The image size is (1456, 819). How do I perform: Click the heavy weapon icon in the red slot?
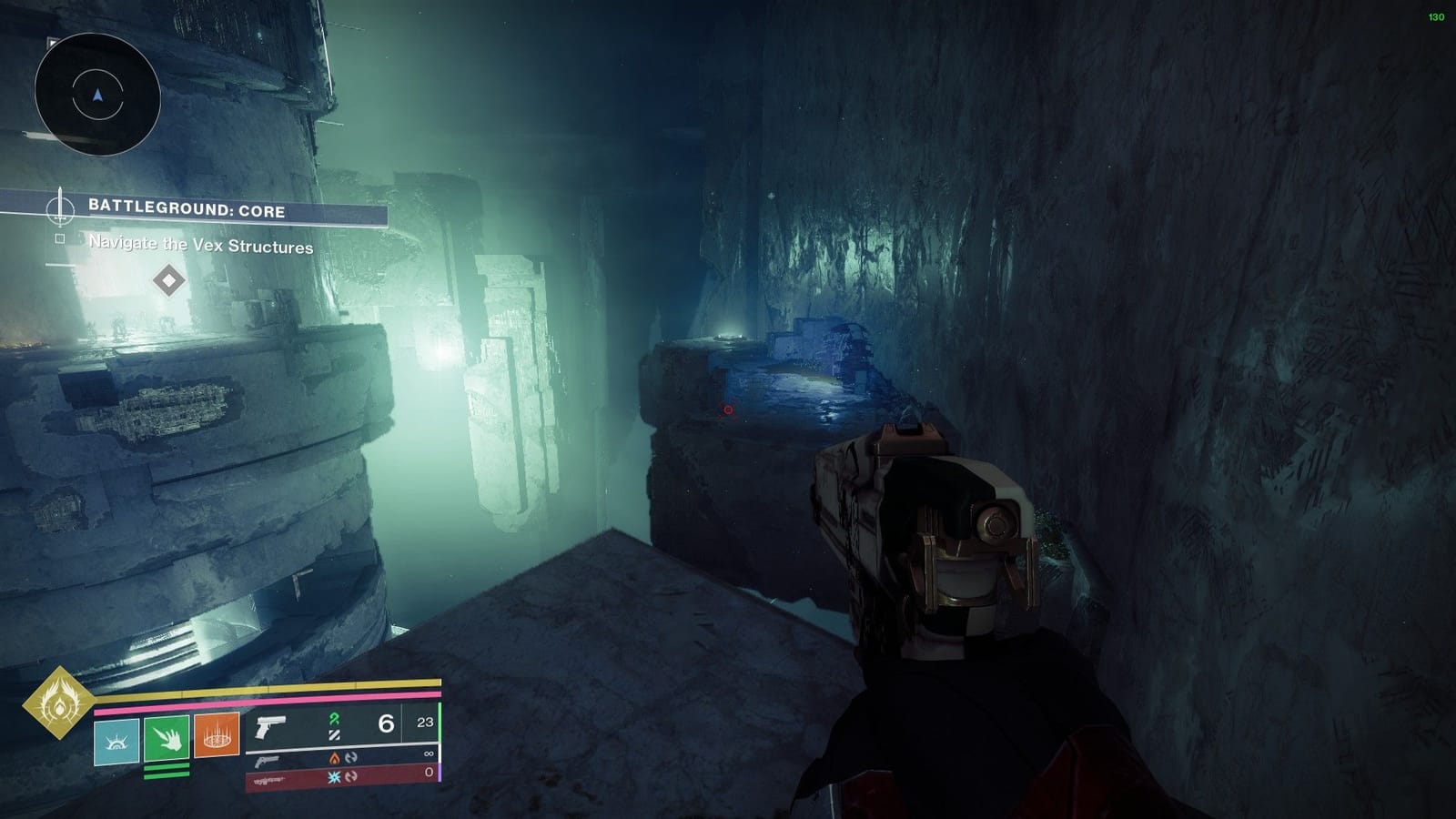coord(269,780)
